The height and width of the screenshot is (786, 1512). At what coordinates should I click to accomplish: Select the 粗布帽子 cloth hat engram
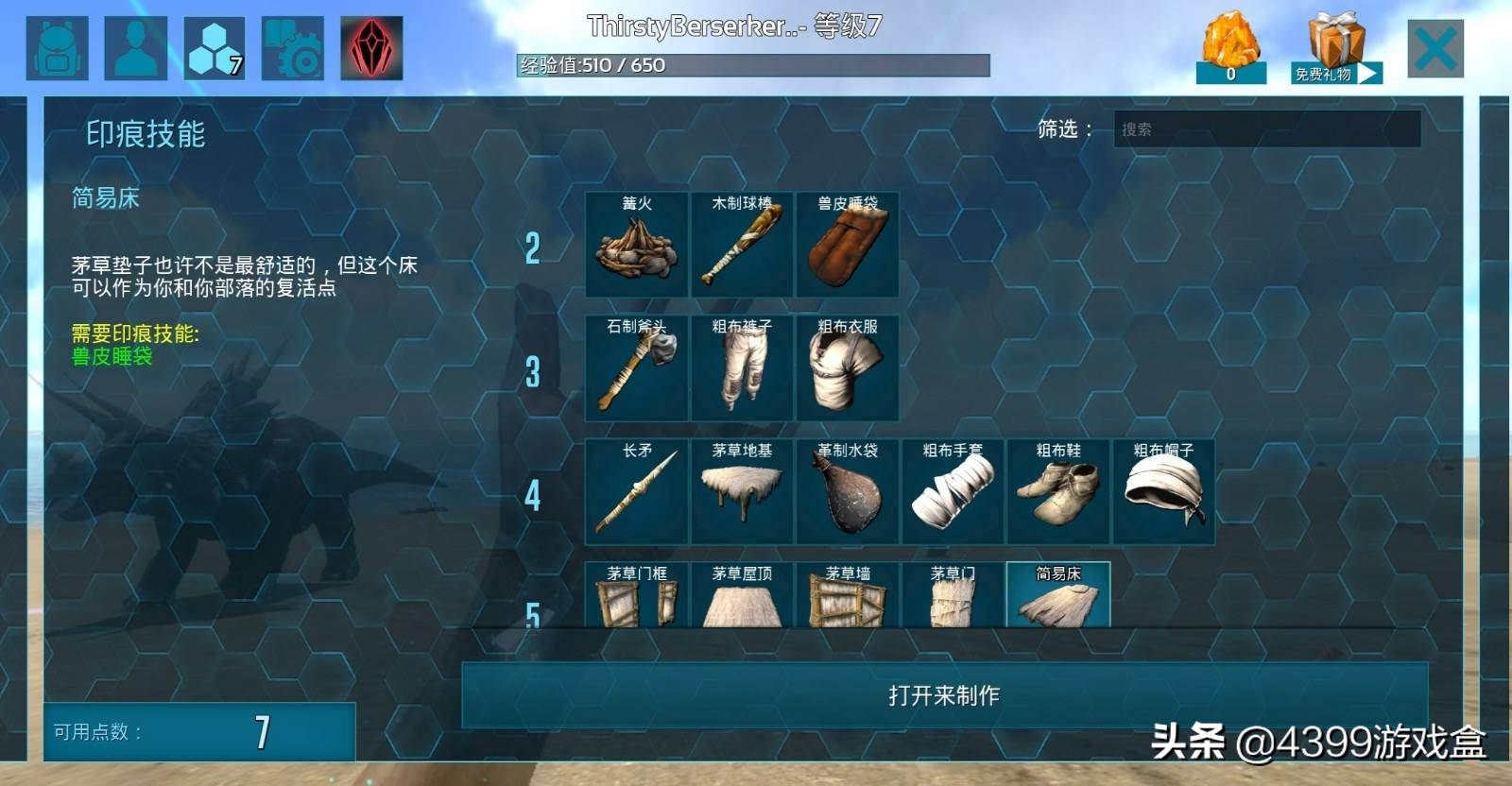coord(1163,491)
